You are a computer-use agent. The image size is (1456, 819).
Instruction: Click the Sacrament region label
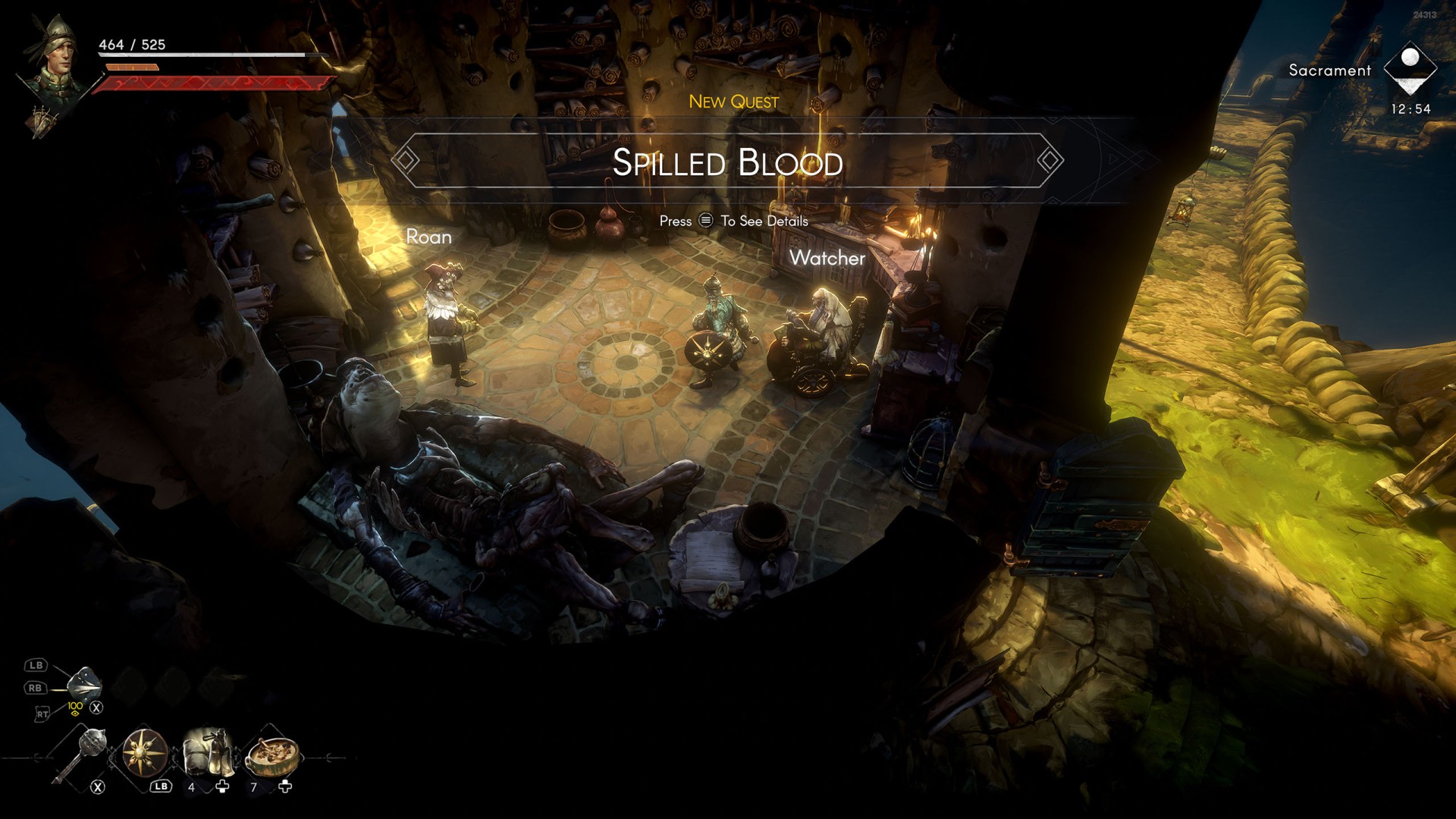[x=1329, y=70]
